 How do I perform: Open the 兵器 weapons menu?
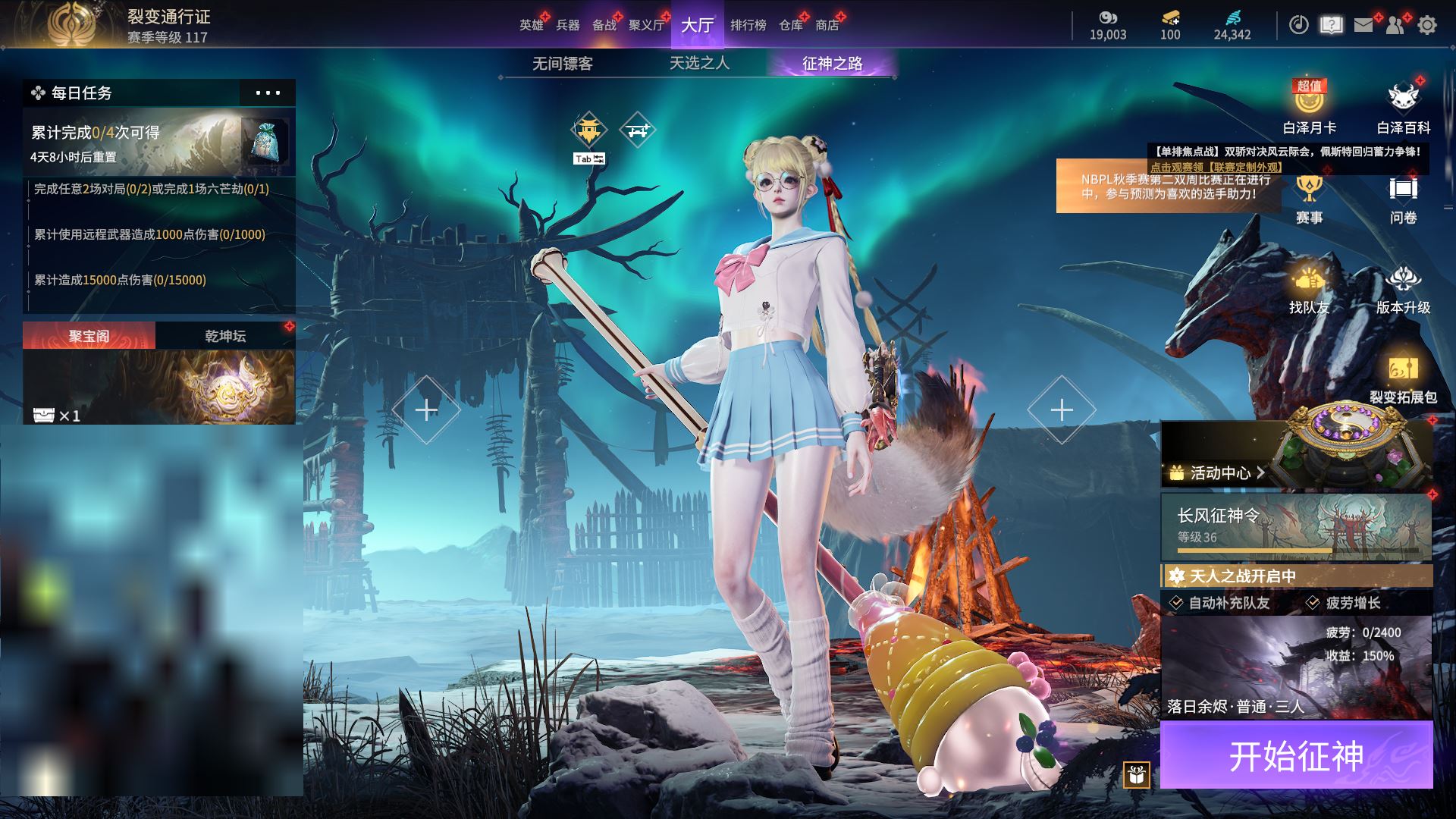pyautogui.click(x=567, y=25)
